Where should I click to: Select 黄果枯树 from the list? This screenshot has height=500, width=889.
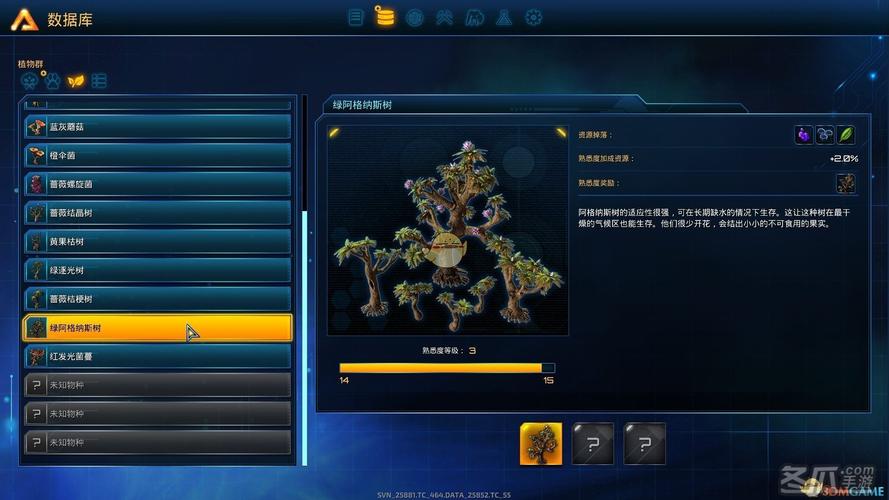click(157, 242)
